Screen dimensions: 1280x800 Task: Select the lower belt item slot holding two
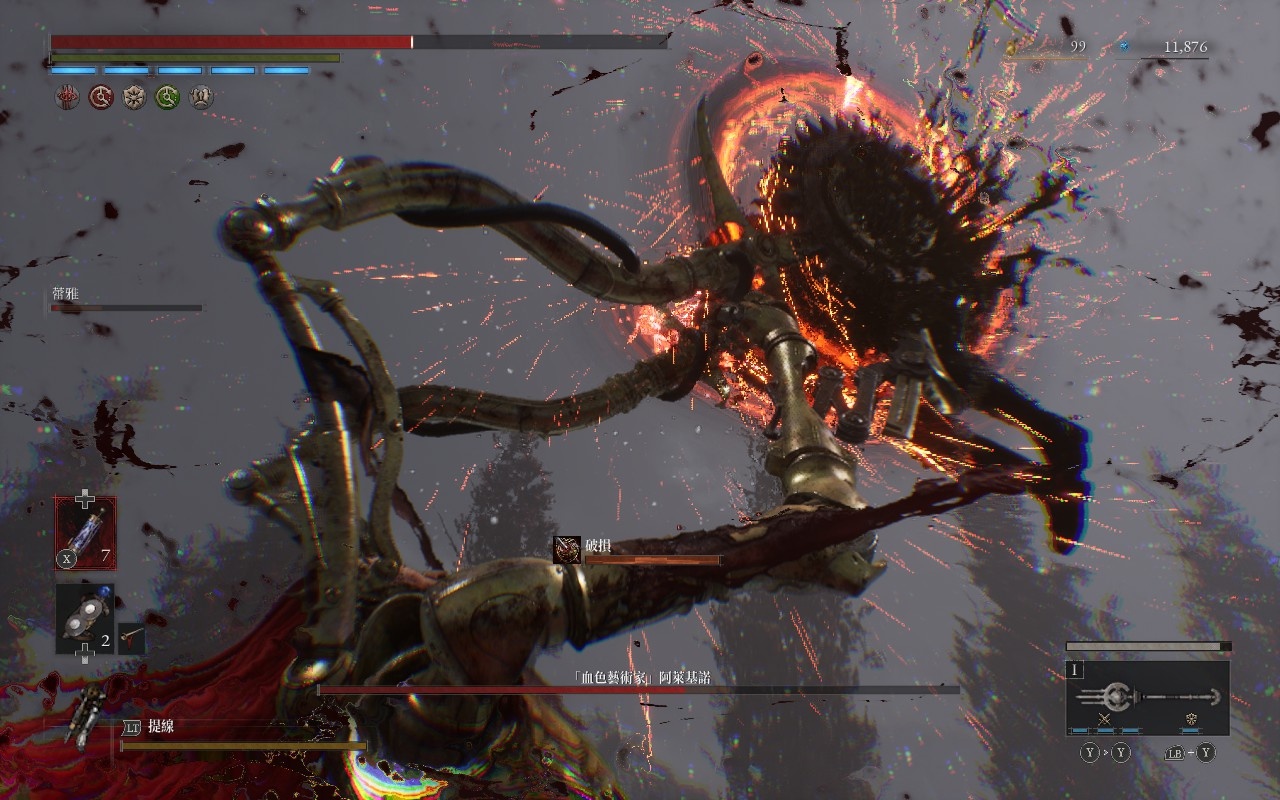pos(84,619)
